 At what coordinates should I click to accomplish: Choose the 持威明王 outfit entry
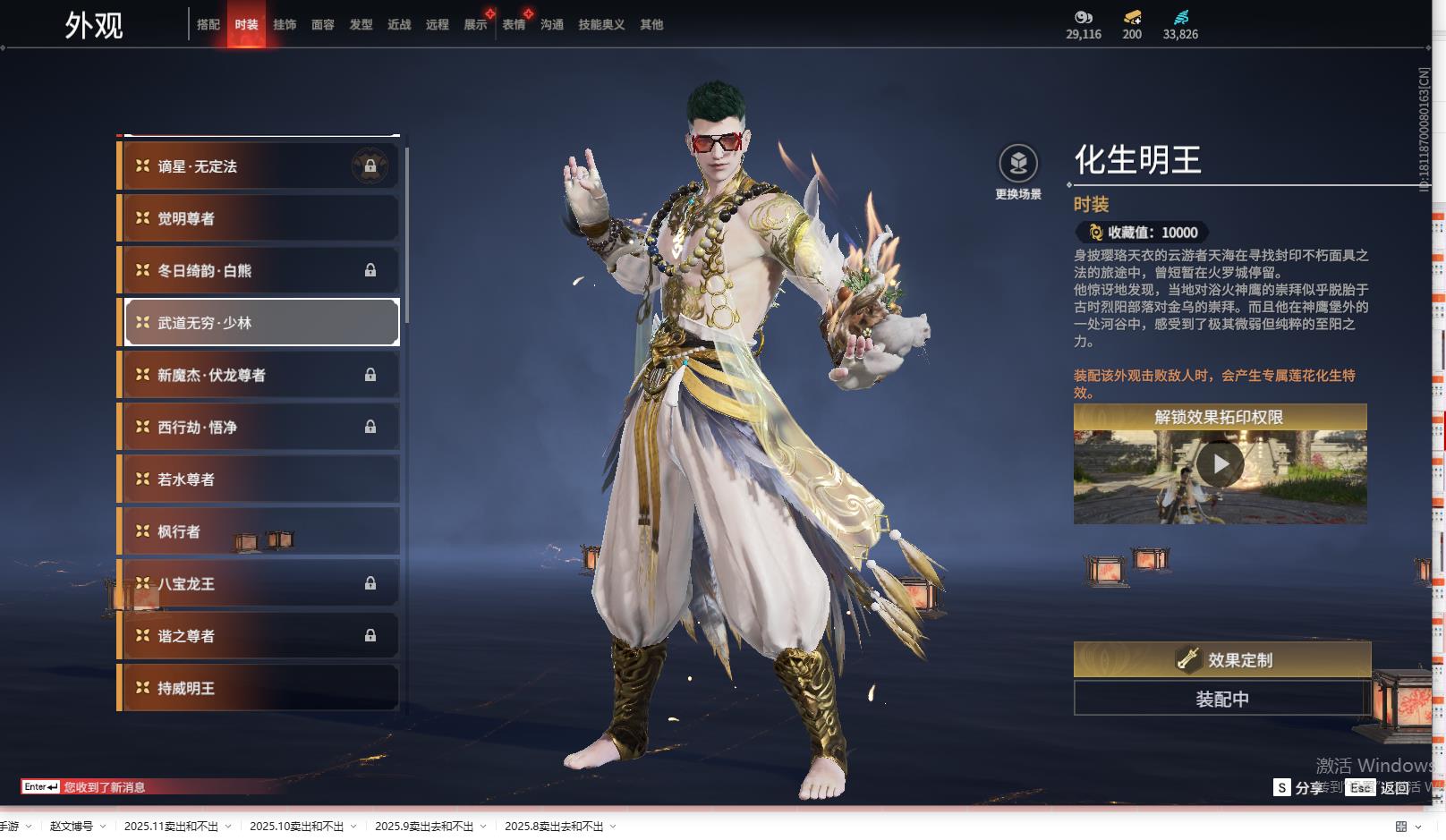[259, 688]
